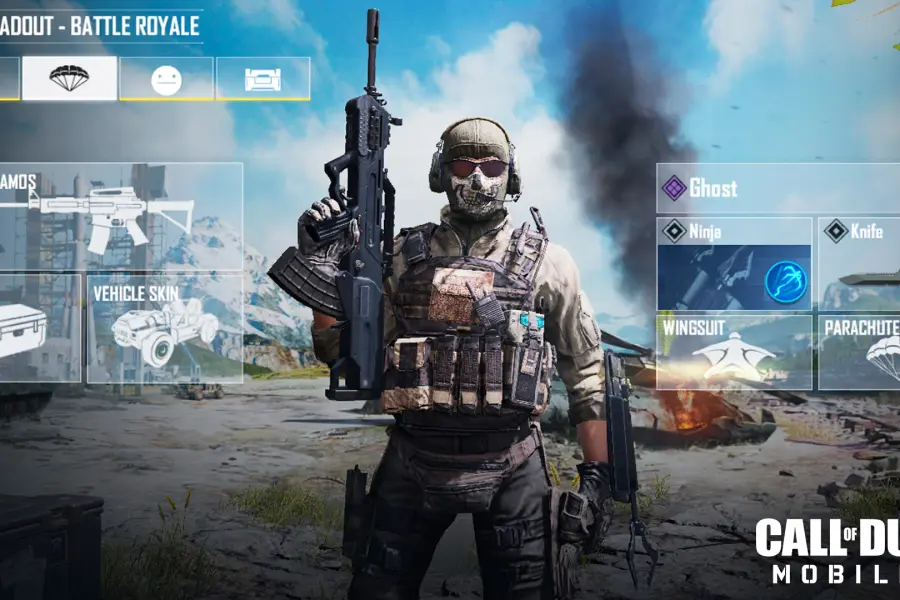900x600 pixels.
Task: Select the white supply crate slot
Action: 38,329
